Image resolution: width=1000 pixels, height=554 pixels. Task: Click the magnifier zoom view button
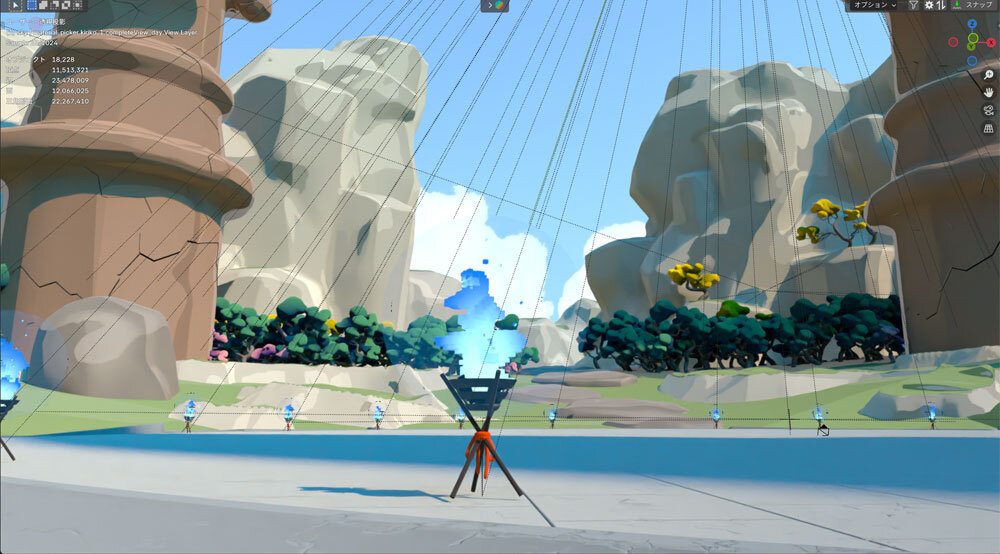coord(988,75)
